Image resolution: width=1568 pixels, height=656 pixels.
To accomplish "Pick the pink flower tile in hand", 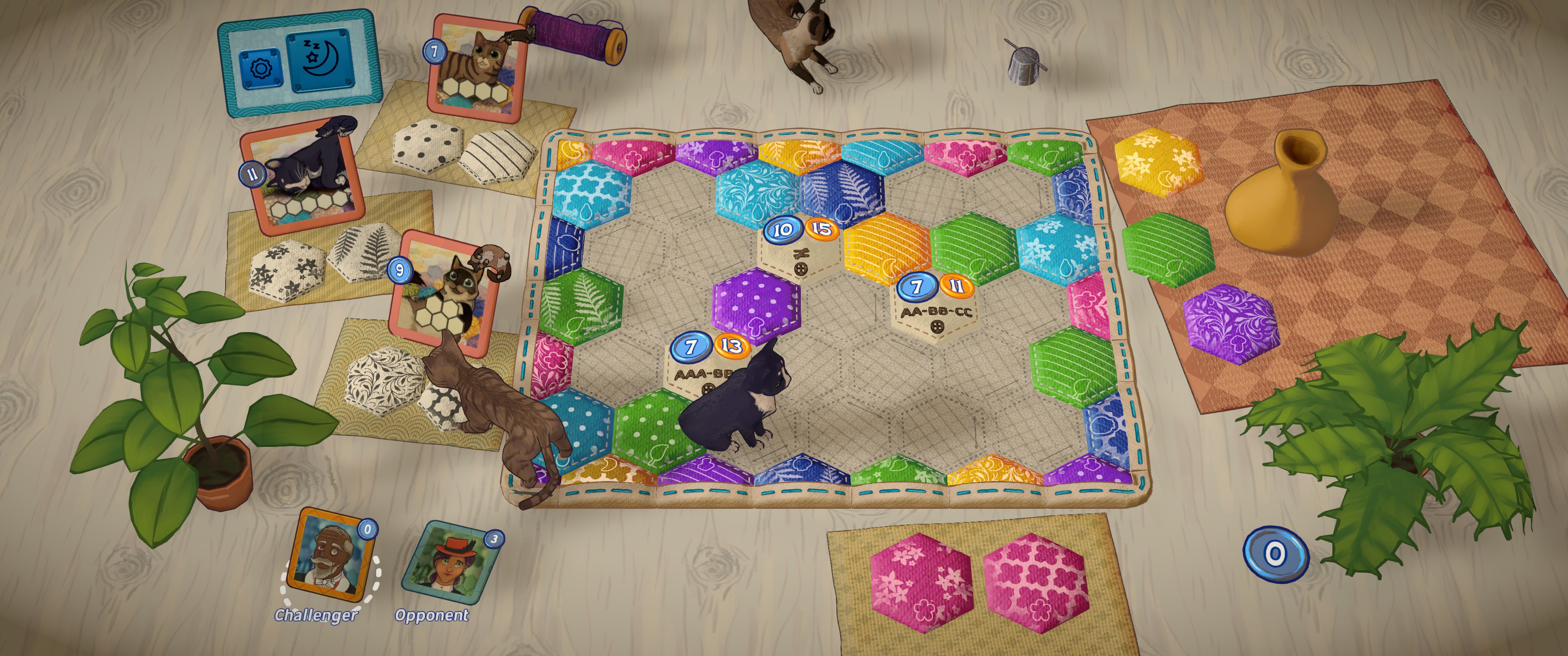I will pyautogui.click(x=921, y=582).
